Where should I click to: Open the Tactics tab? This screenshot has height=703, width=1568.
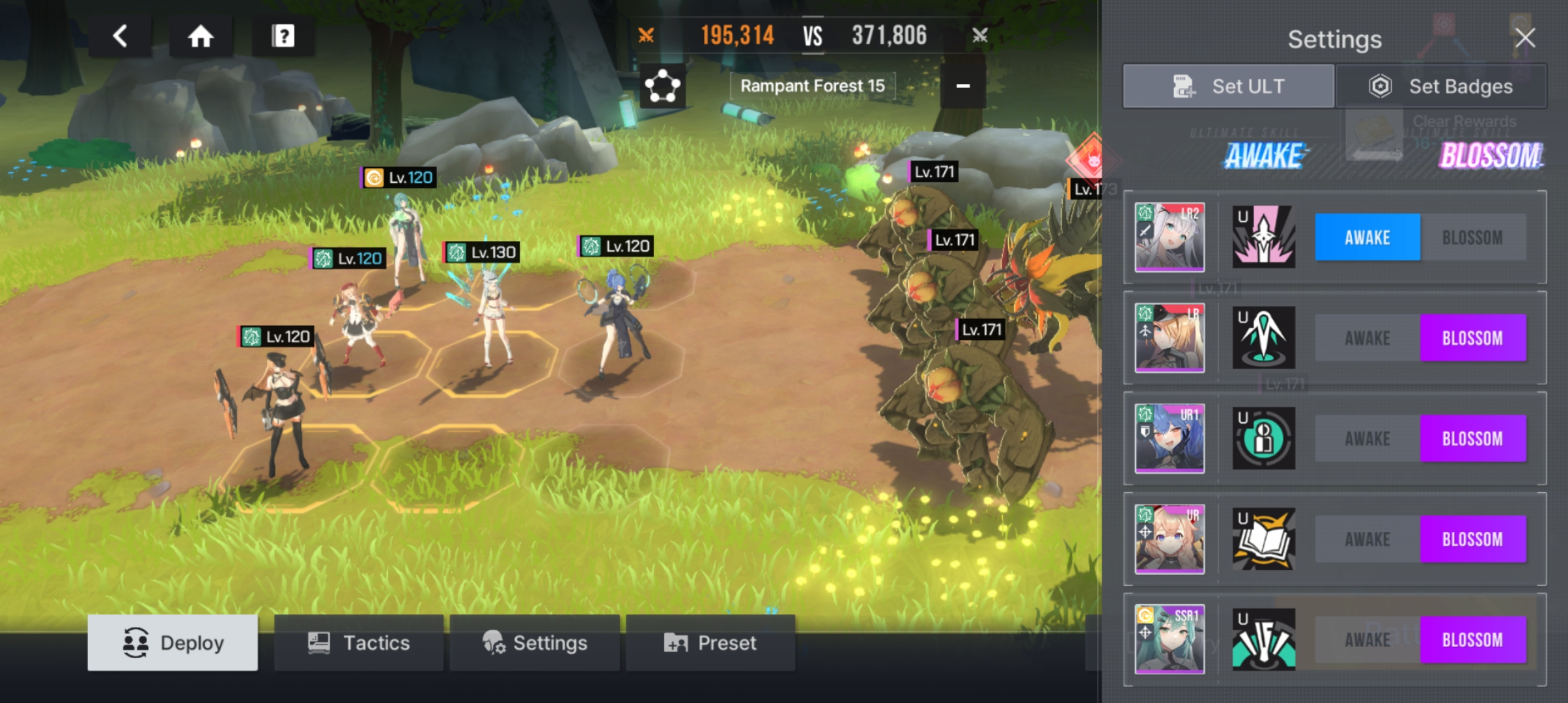tap(359, 643)
